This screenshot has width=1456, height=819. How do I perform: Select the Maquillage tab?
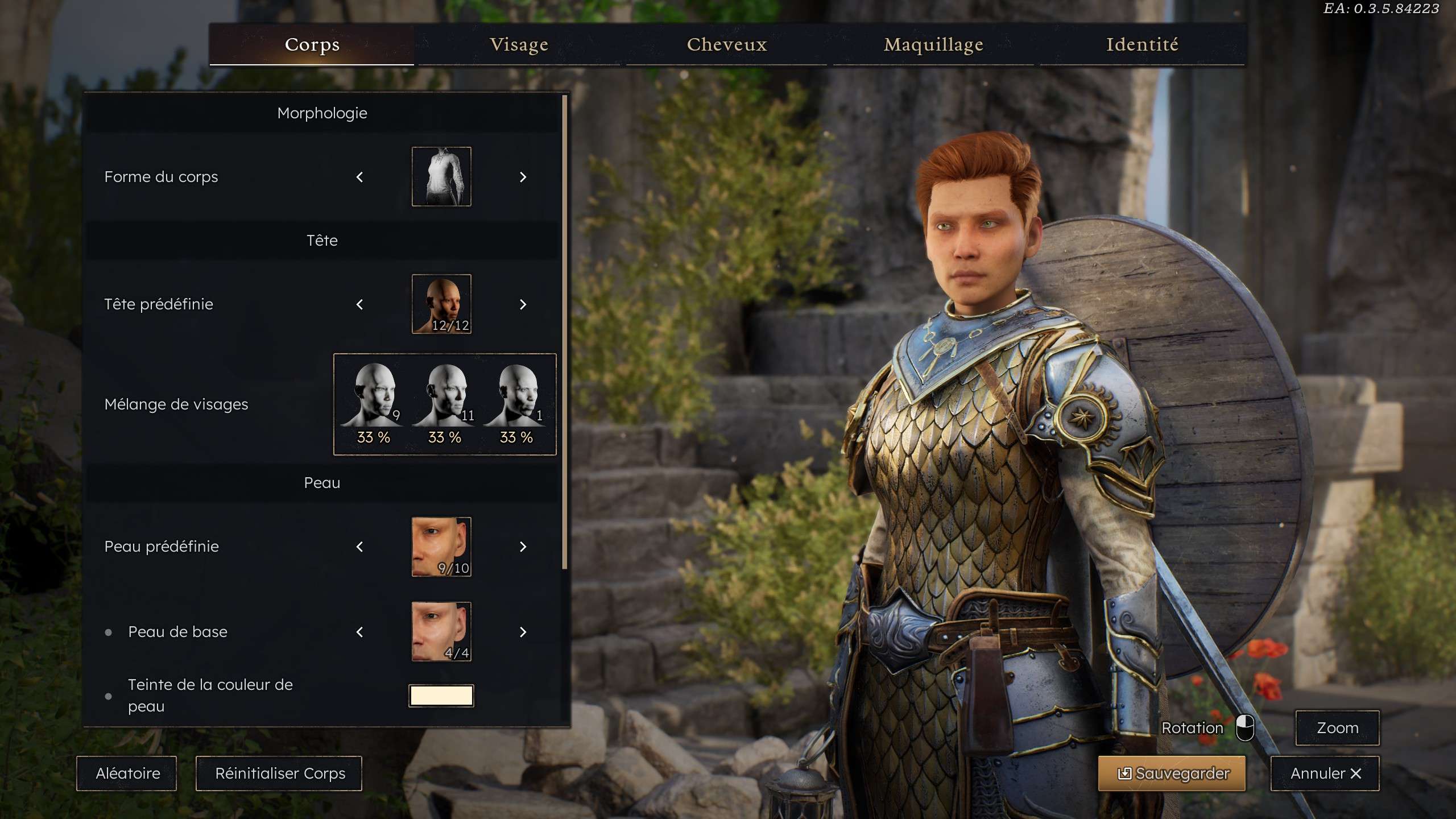tap(933, 44)
